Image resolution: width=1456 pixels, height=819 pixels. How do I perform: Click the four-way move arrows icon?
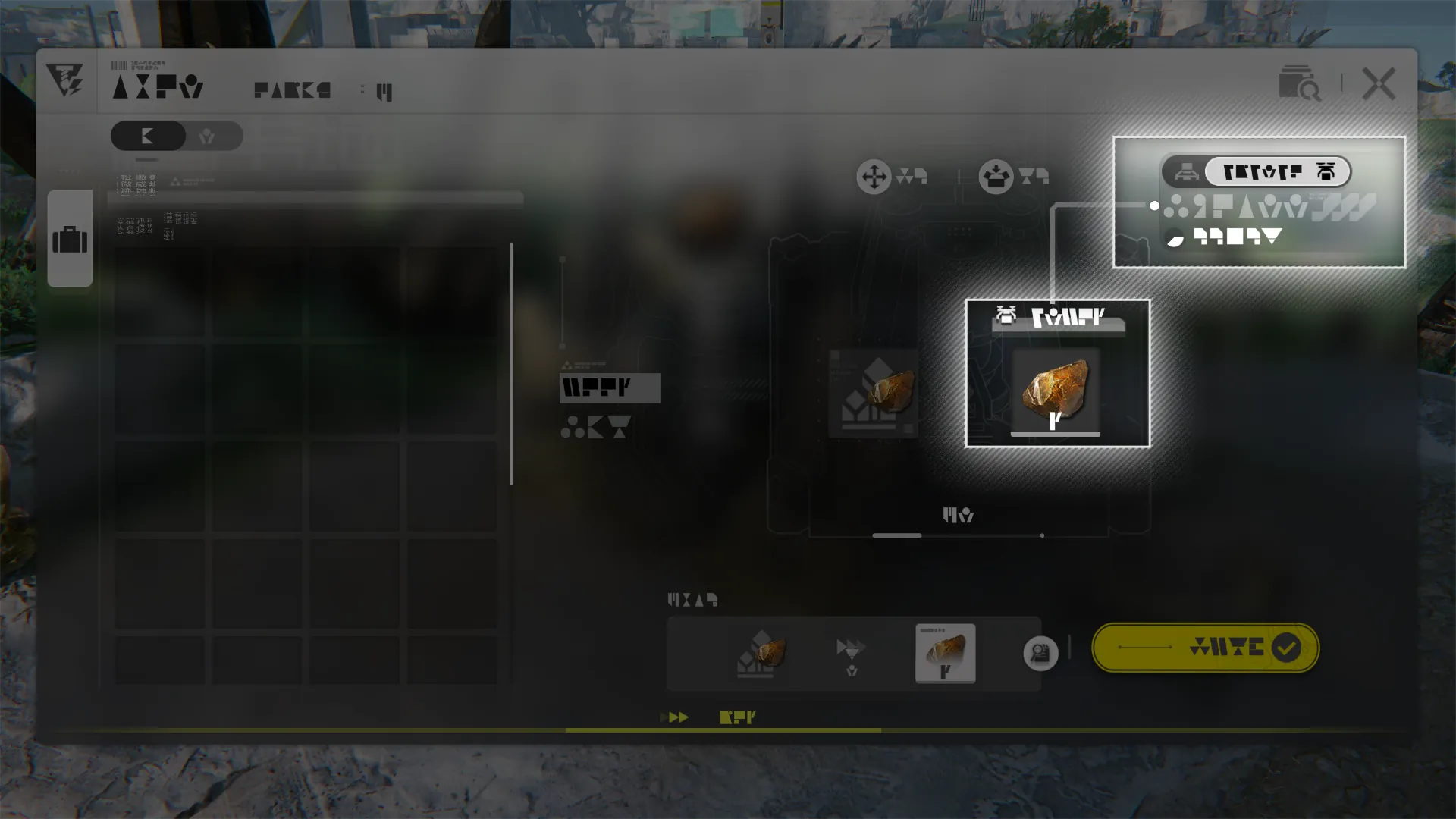[874, 177]
